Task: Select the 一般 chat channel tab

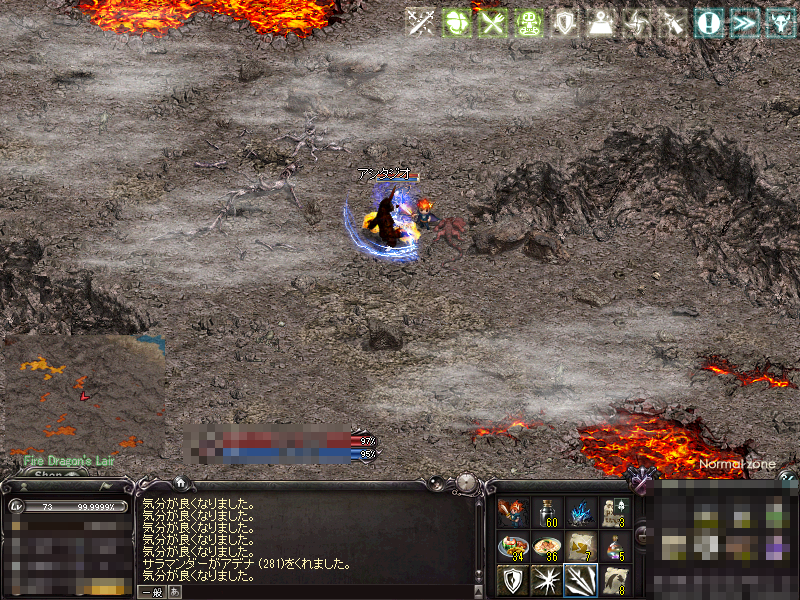Action: coord(151,592)
